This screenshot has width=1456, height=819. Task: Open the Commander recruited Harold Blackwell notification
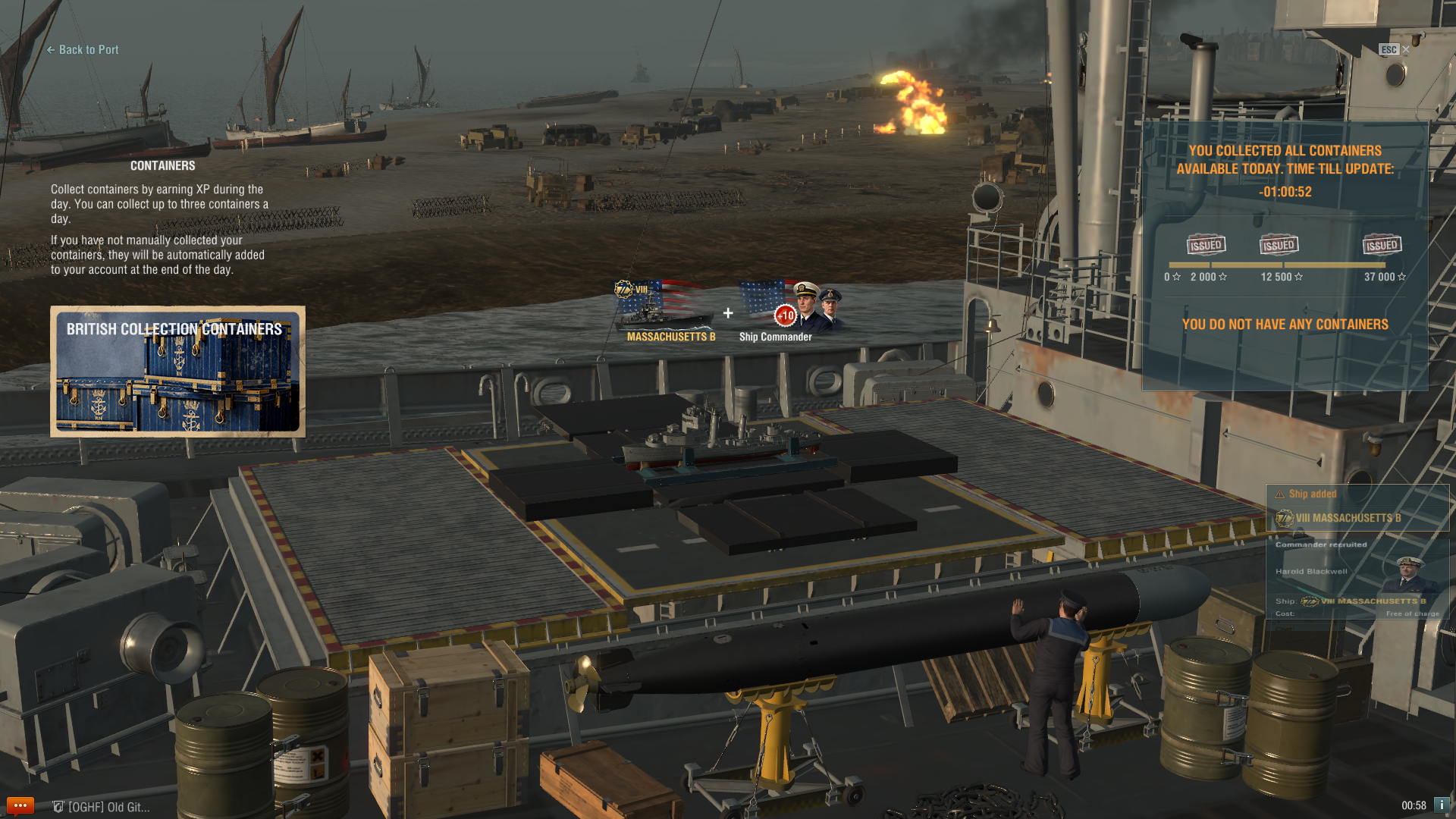[x=1357, y=576]
